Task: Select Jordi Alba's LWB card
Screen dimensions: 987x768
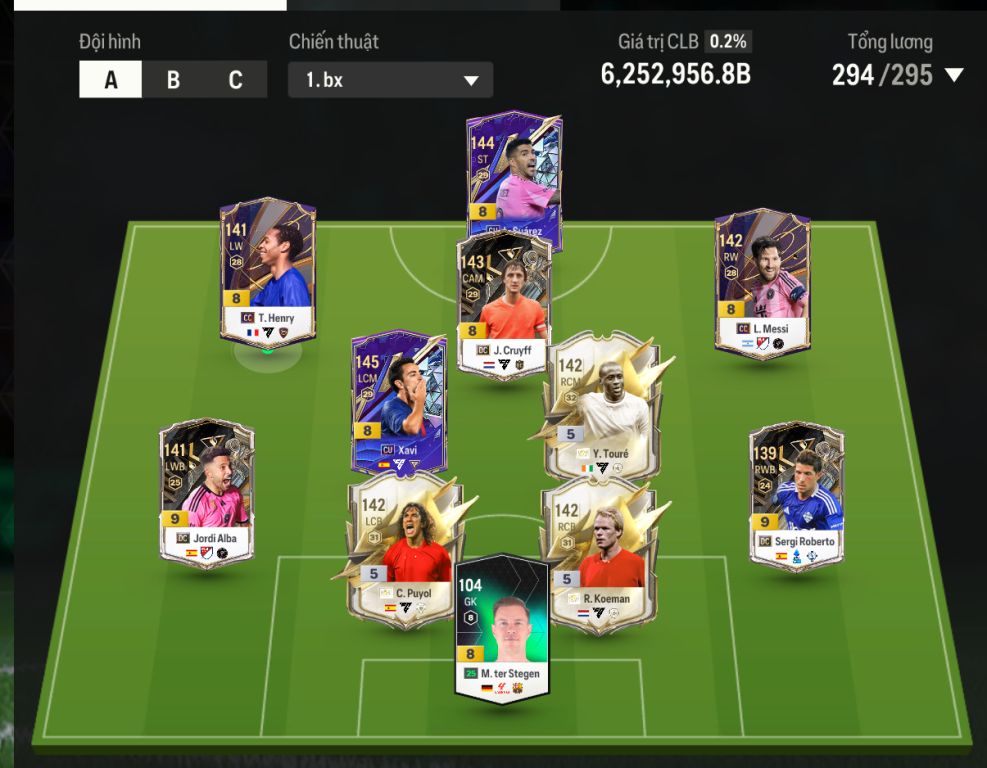Action: coord(207,492)
